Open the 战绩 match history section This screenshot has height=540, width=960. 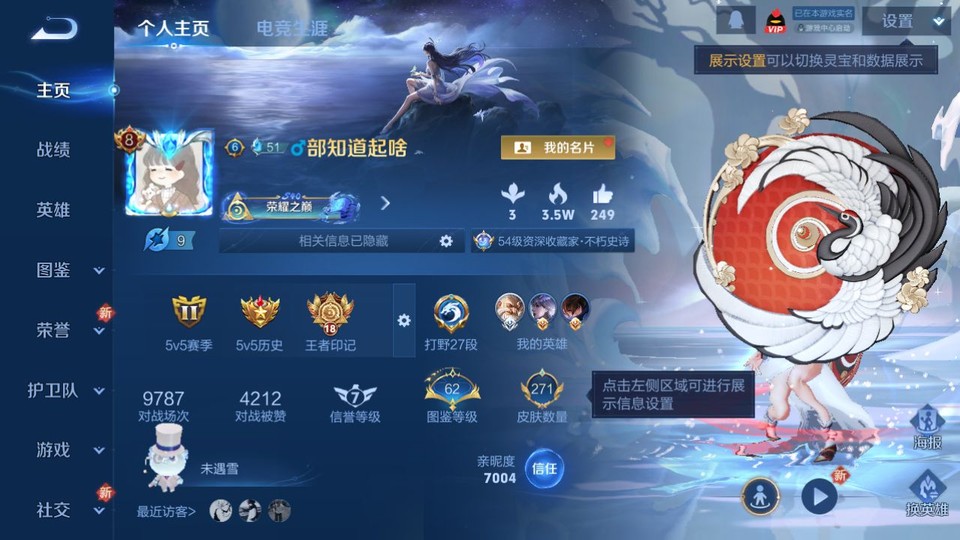(x=54, y=150)
